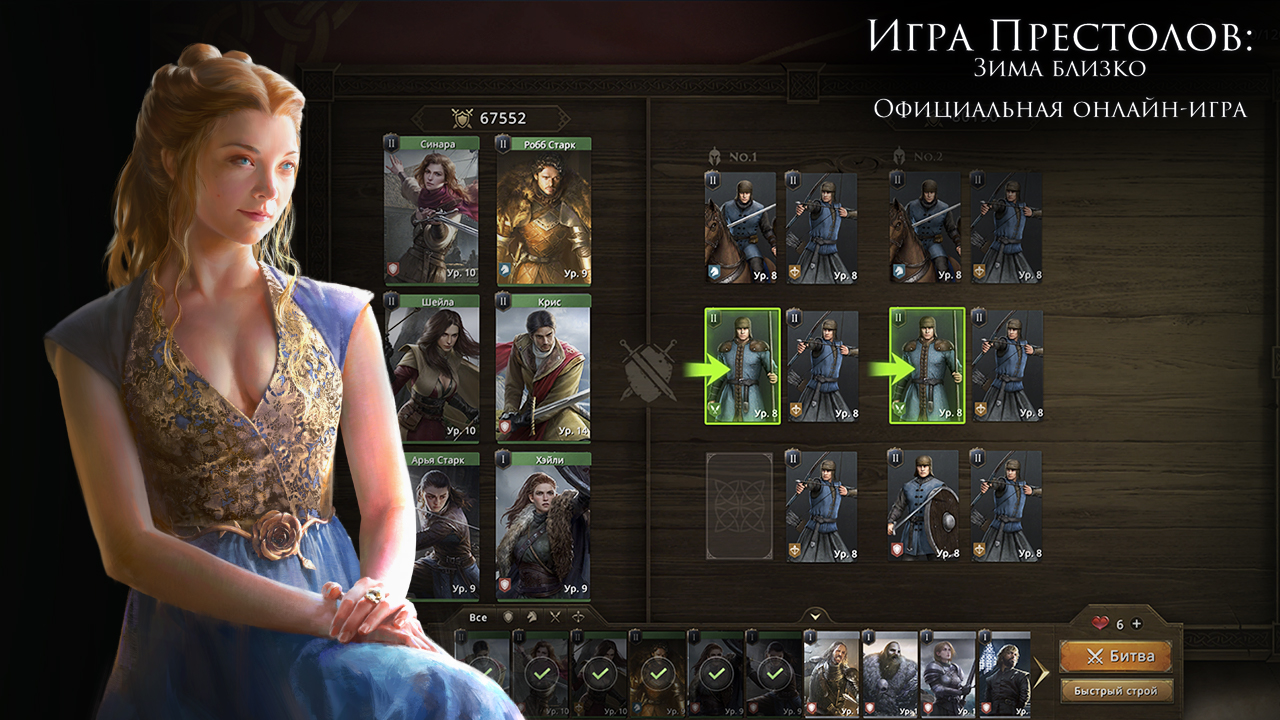The image size is (1280, 720).
Task: Select the shield (infantry) filter icon
Action: (x=508, y=616)
